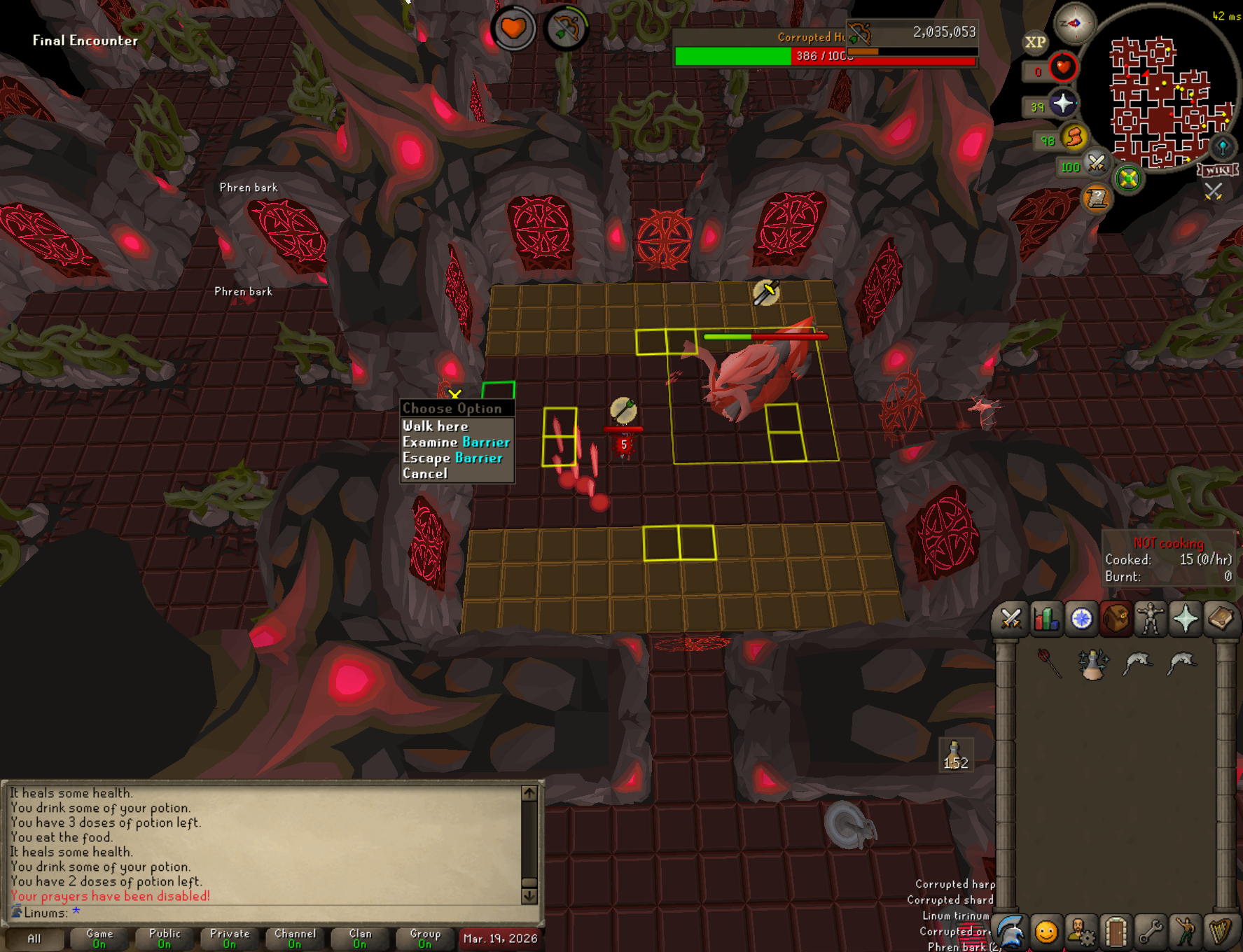Open the Spellbook tab

pyautogui.click(x=1220, y=619)
